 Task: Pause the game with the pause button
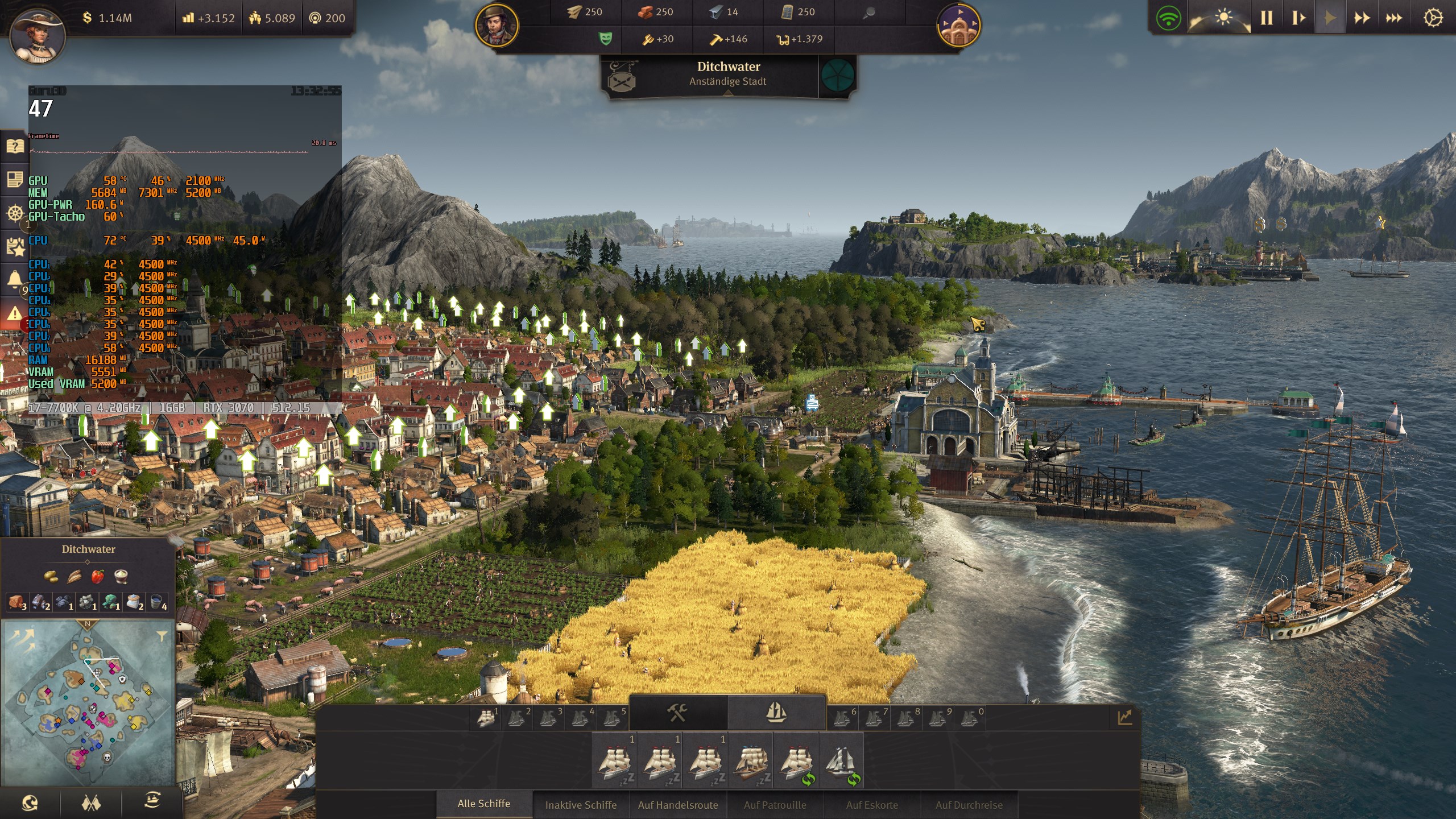[1267, 18]
